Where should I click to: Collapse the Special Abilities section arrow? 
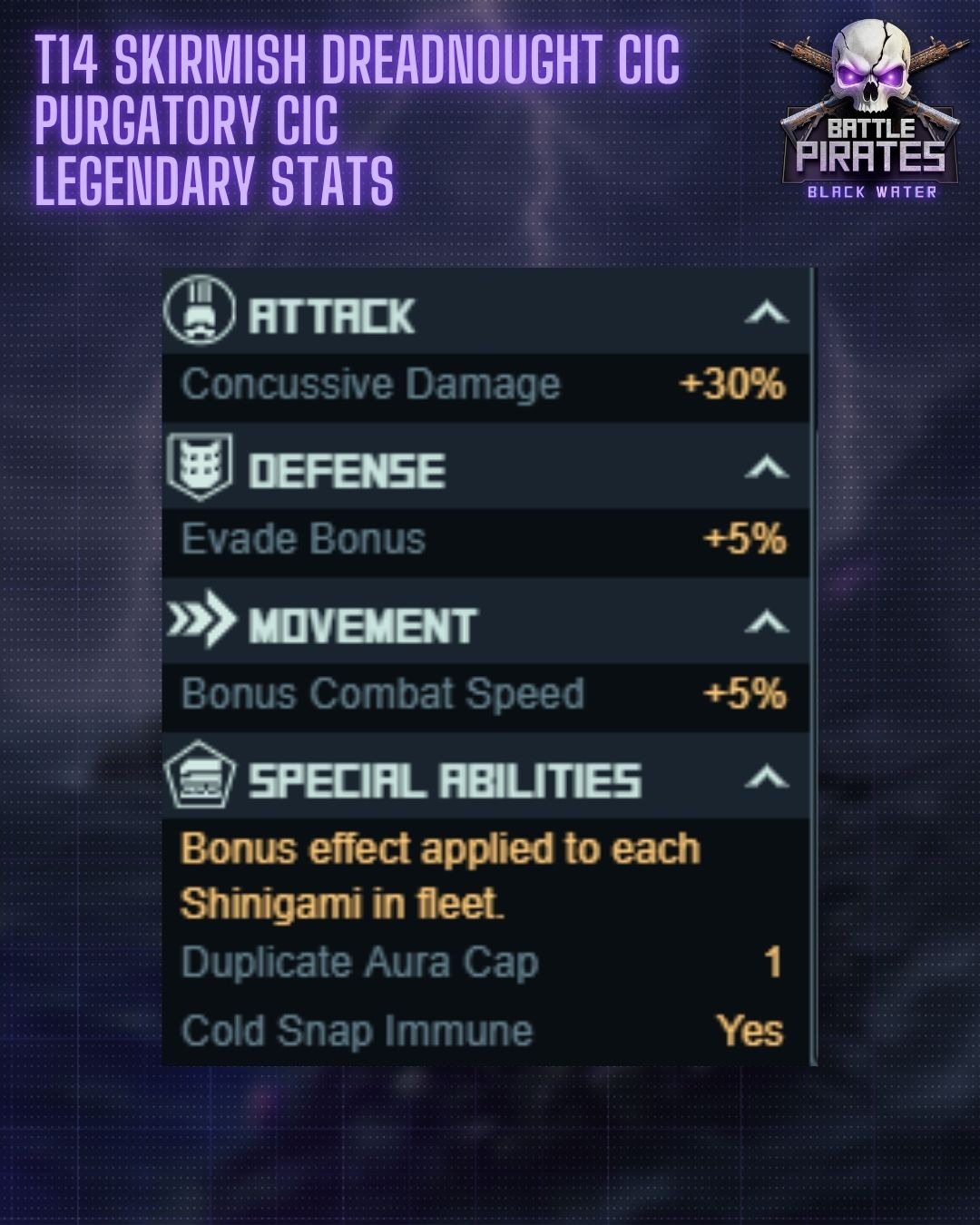[767, 778]
